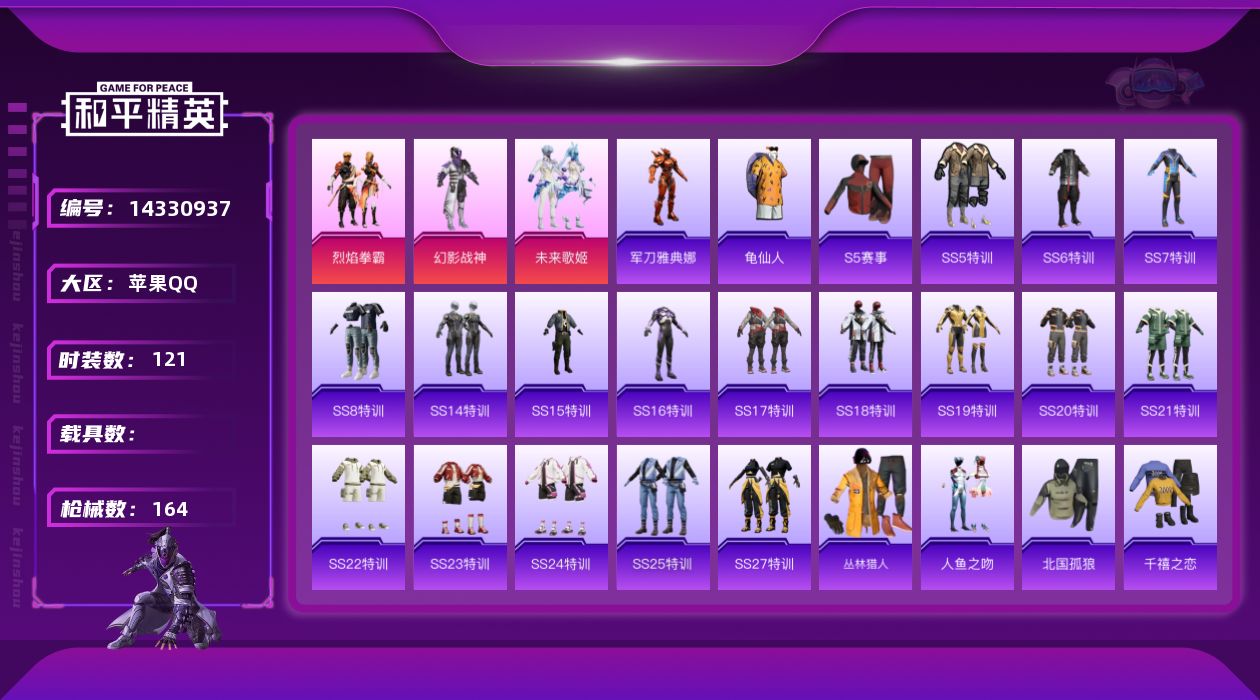Viewport: 1260px width, 700px height.
Task: Select the SS5特训 outfit tile
Action: (x=967, y=211)
